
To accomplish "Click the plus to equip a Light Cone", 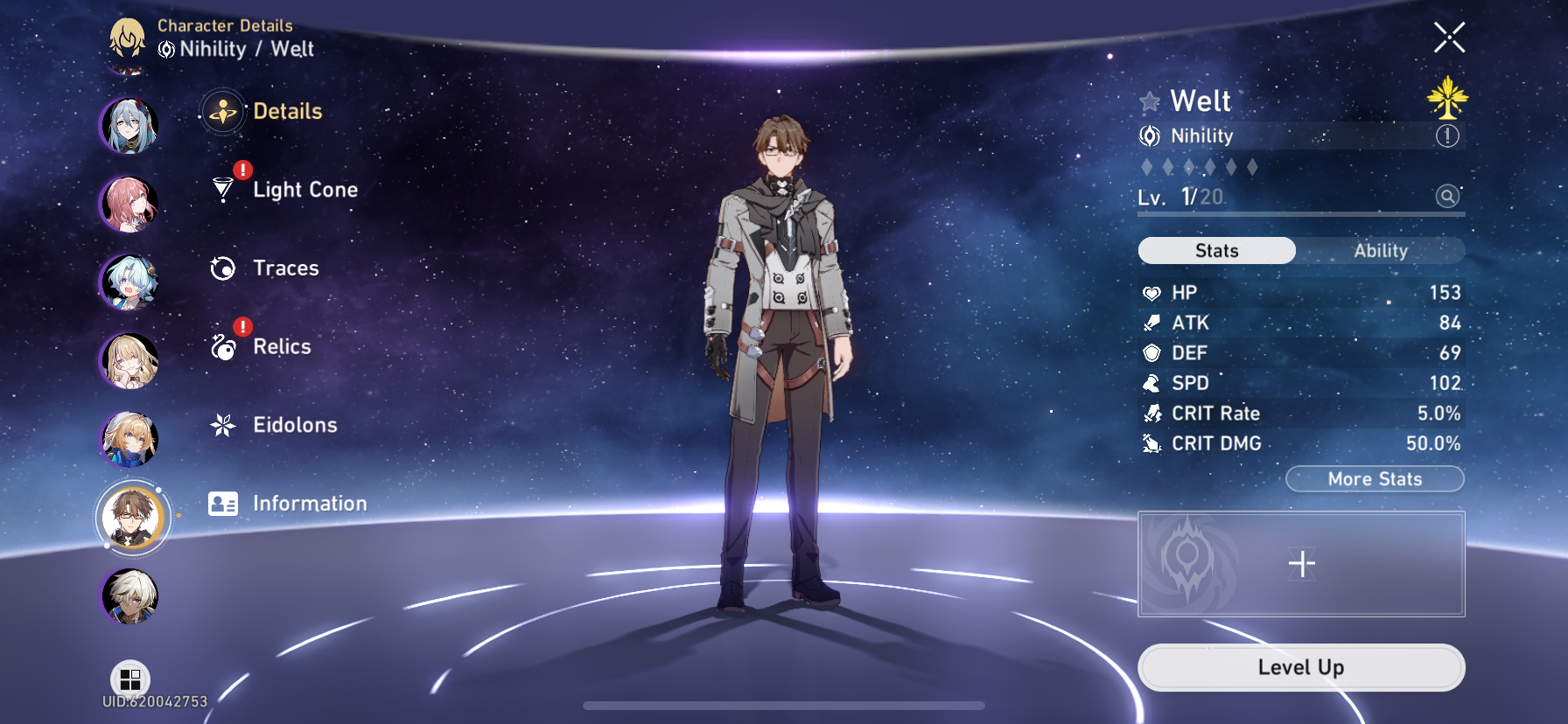I will click(x=1301, y=564).
